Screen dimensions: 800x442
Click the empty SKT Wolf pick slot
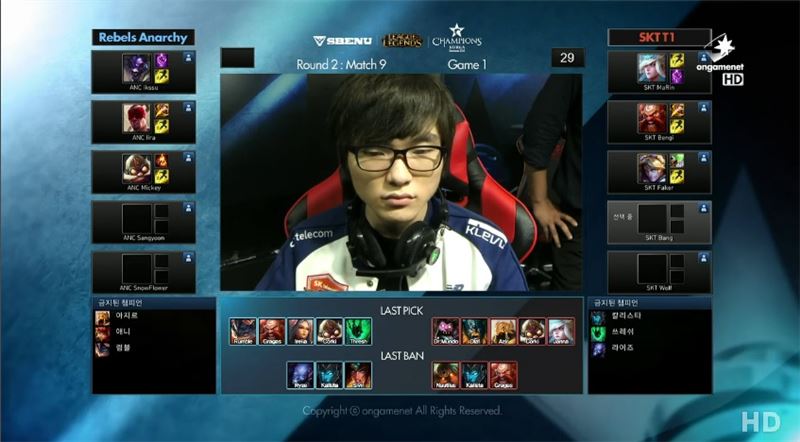[x=659, y=272]
